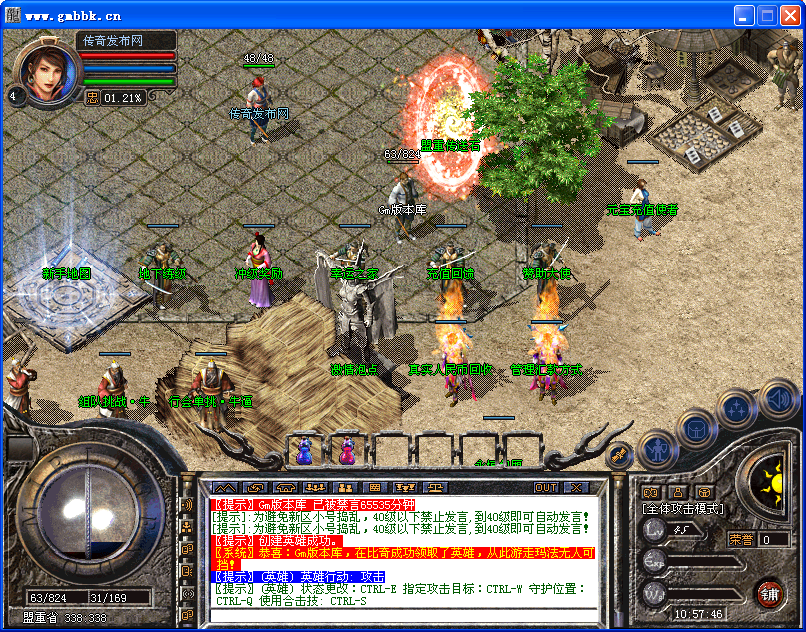Image resolution: width=806 pixels, height=632 pixels.
Task: Click the small orange satellite icon button
Action: (620, 454)
